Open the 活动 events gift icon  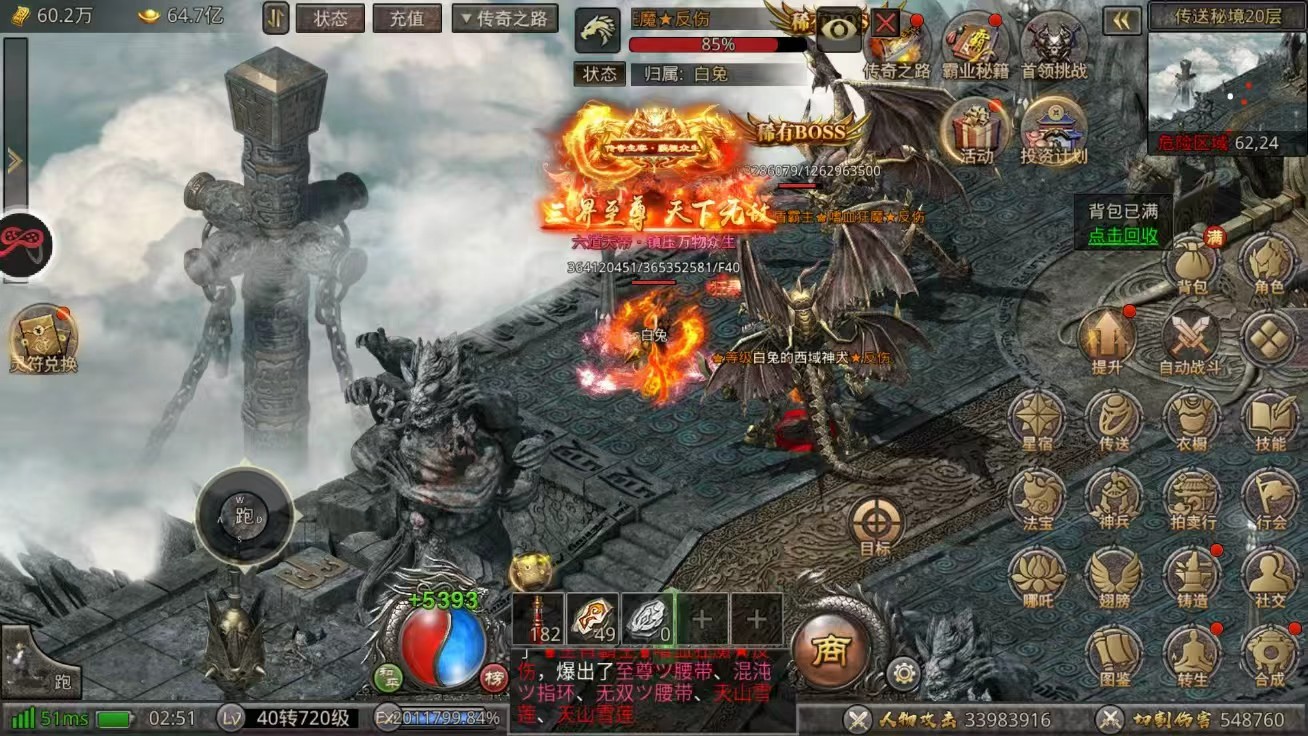977,128
